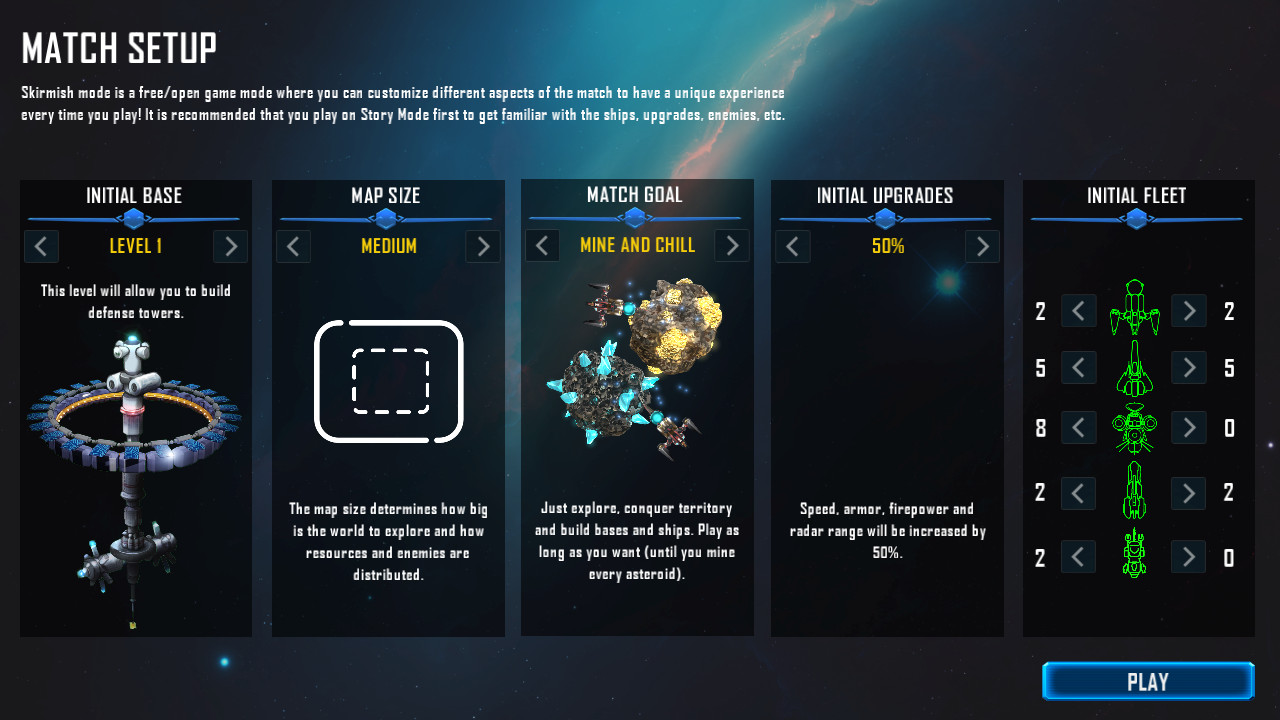Remove a cruiser using its left arrow
1280x720 pixels.
(x=1078, y=492)
